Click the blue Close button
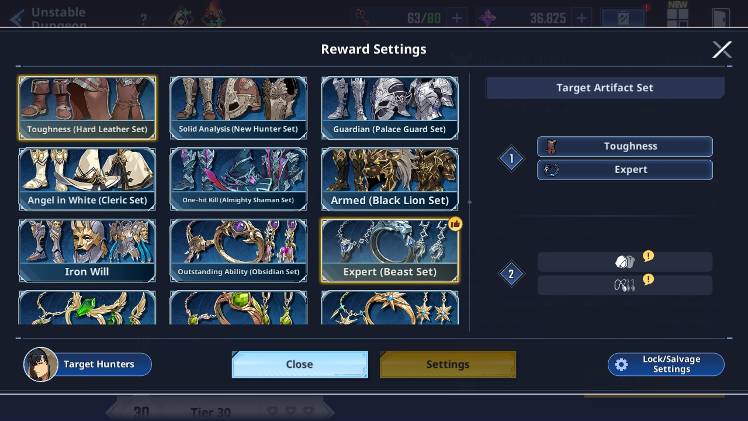This screenshot has height=421, width=748. 299,364
